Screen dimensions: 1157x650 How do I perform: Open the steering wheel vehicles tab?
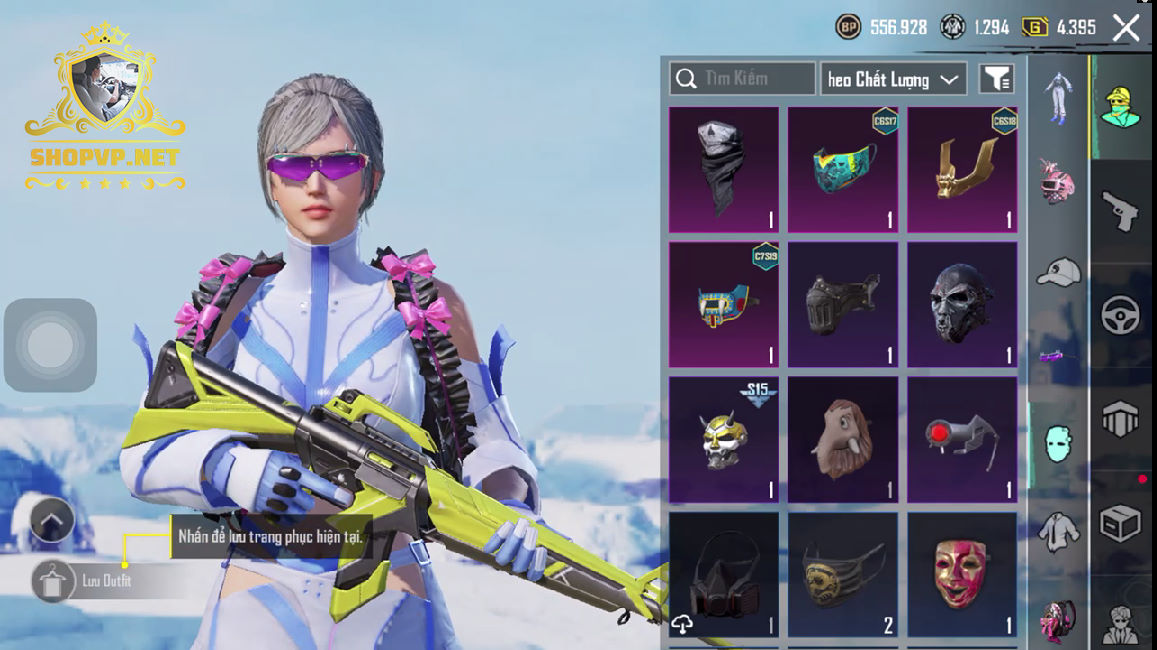pyautogui.click(x=1121, y=316)
